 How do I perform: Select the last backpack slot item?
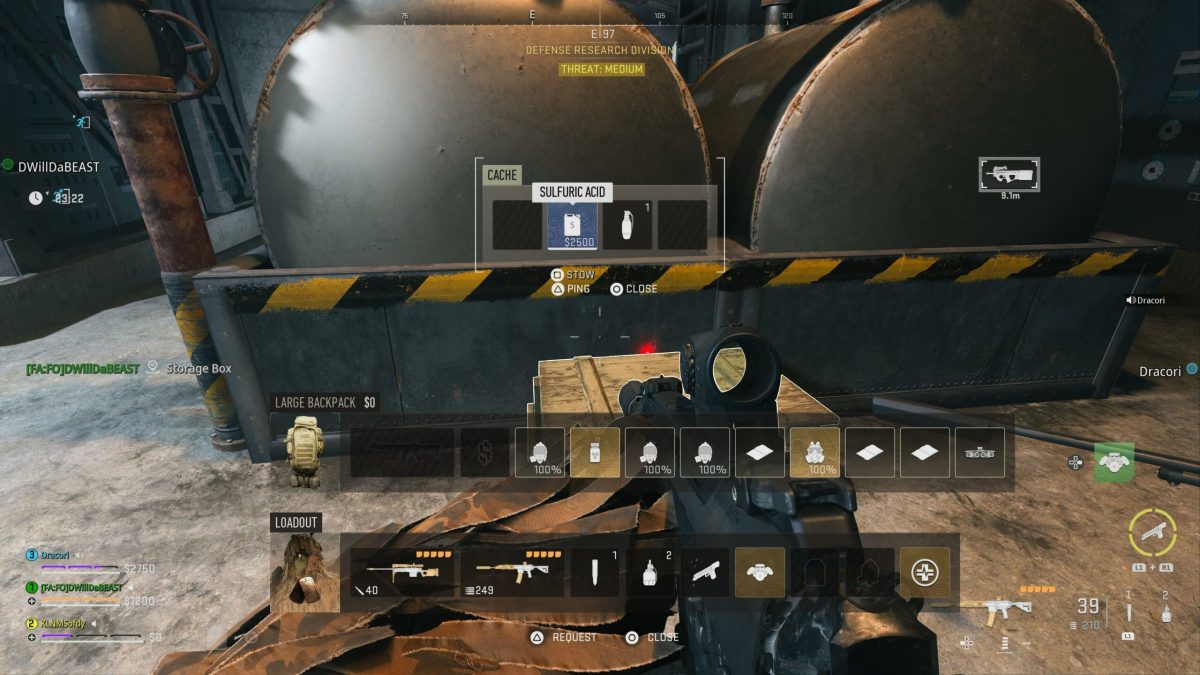pos(980,452)
